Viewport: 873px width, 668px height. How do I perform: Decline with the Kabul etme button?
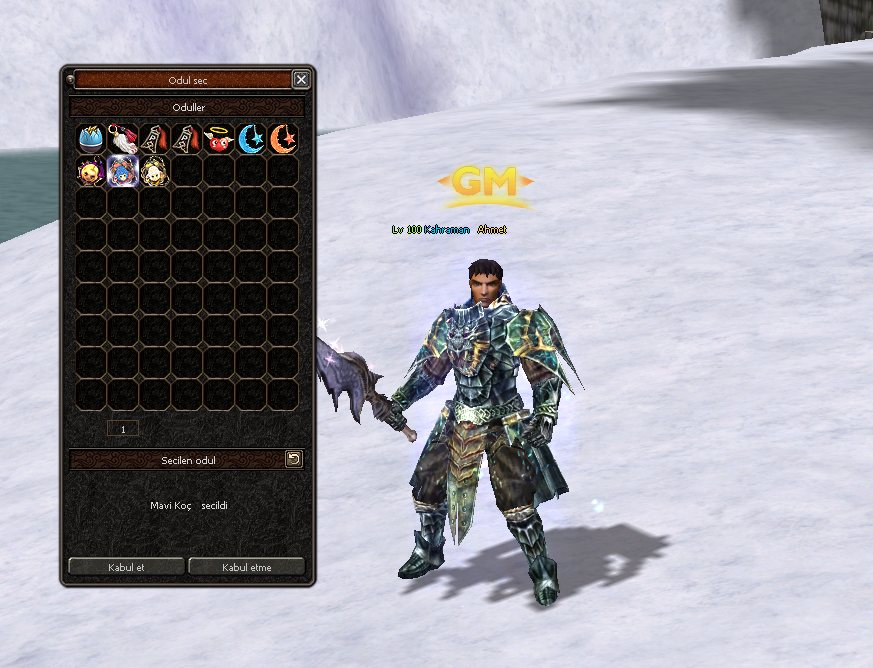[246, 567]
